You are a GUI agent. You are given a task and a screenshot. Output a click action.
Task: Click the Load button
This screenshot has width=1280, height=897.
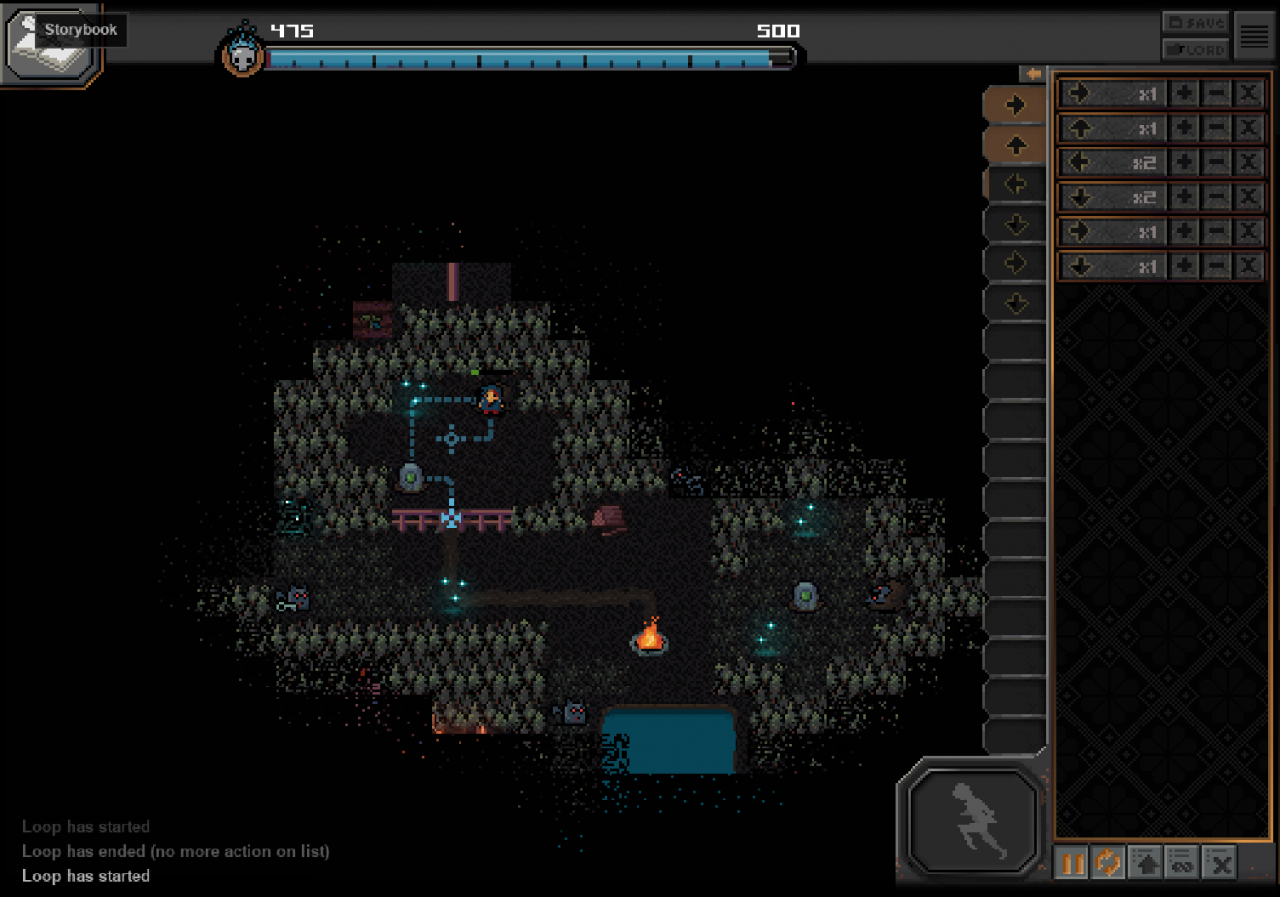click(x=1195, y=48)
